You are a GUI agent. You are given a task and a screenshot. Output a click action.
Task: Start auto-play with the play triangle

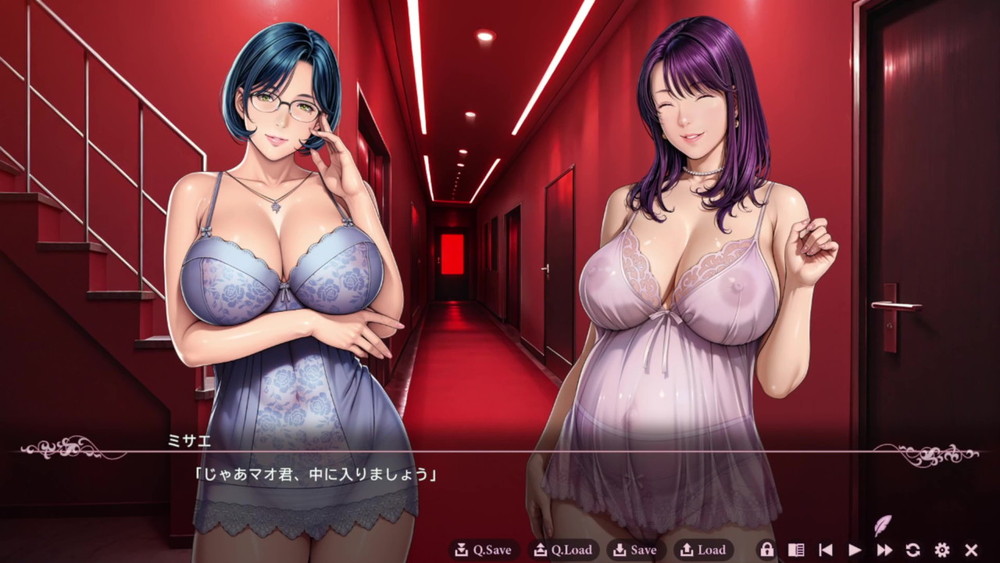855,550
